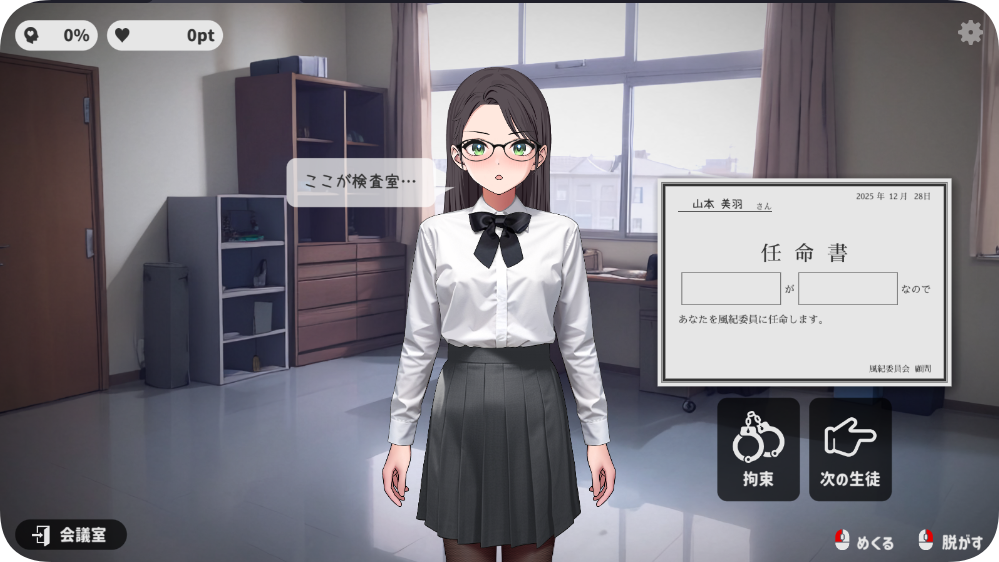Go to the 会議室 meeting room
The image size is (999, 562).
click(x=71, y=535)
